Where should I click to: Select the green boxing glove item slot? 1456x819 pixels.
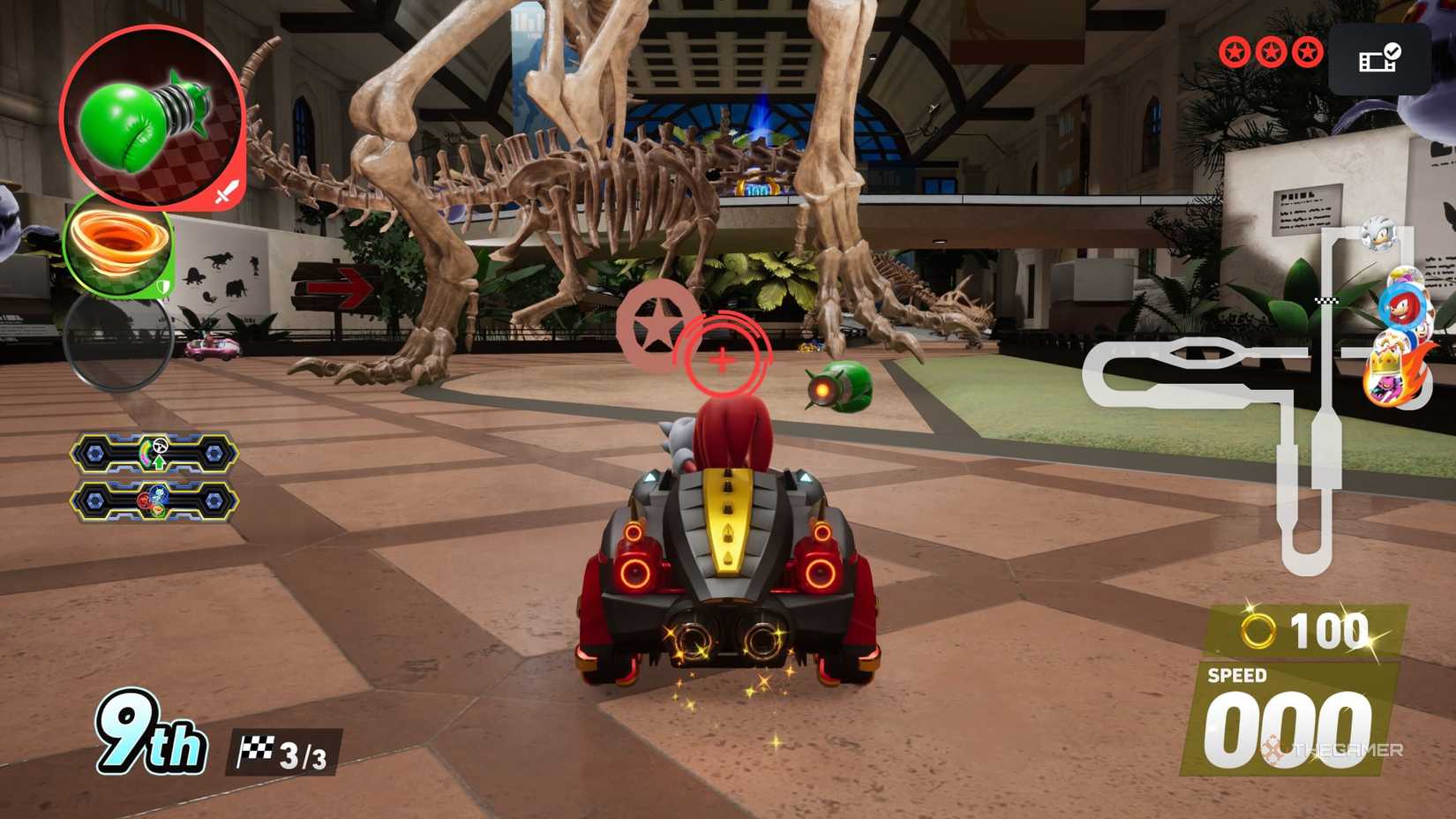[x=152, y=117]
